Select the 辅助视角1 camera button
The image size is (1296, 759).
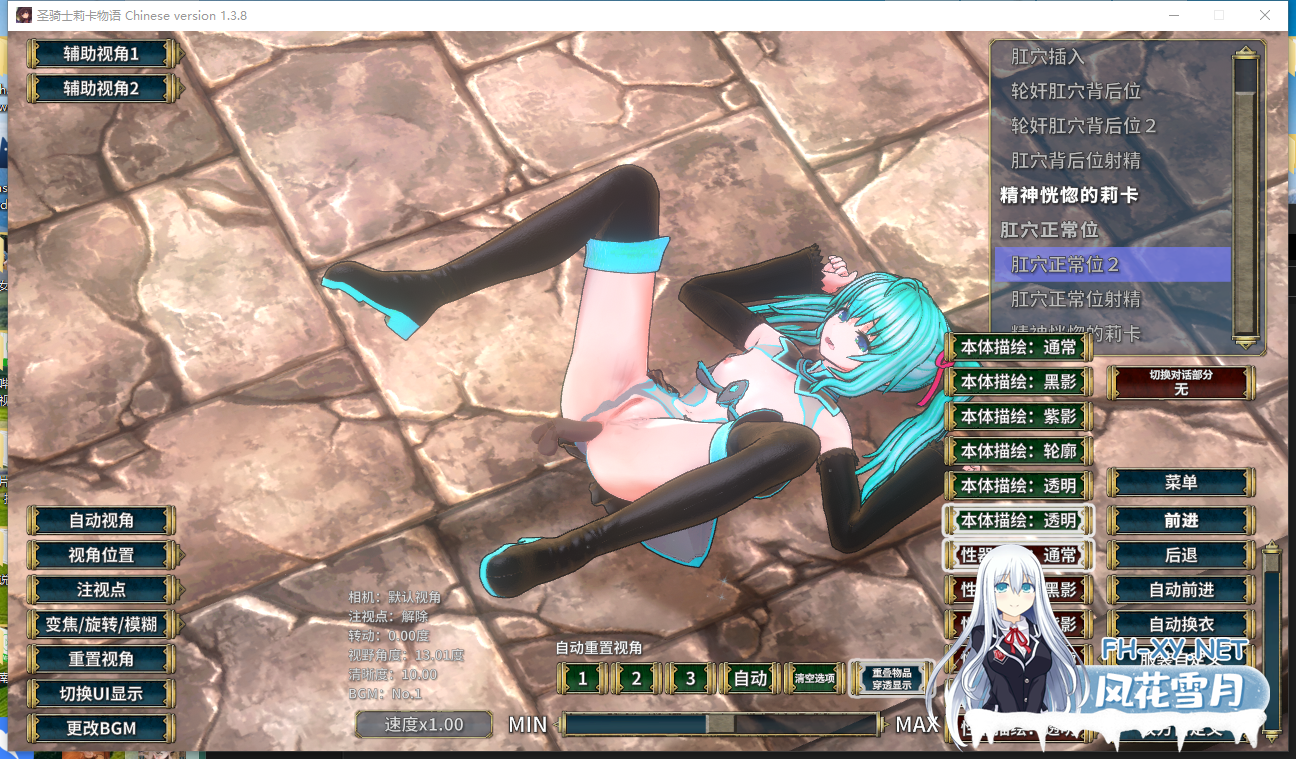pyautogui.click(x=101, y=54)
